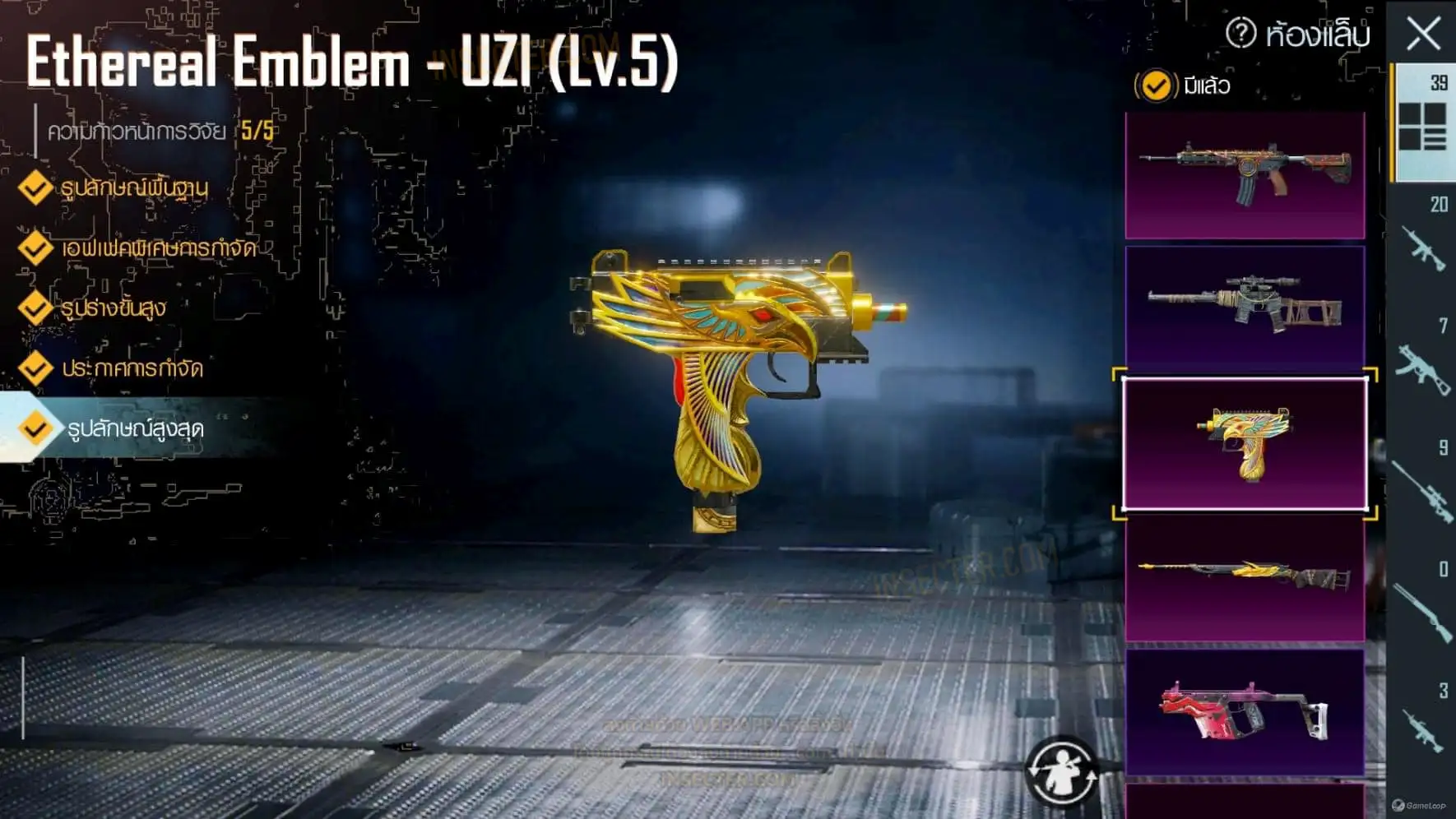Switch to the light machine gun category tab
The width and height of the screenshot is (1456, 819).
click(1422, 728)
